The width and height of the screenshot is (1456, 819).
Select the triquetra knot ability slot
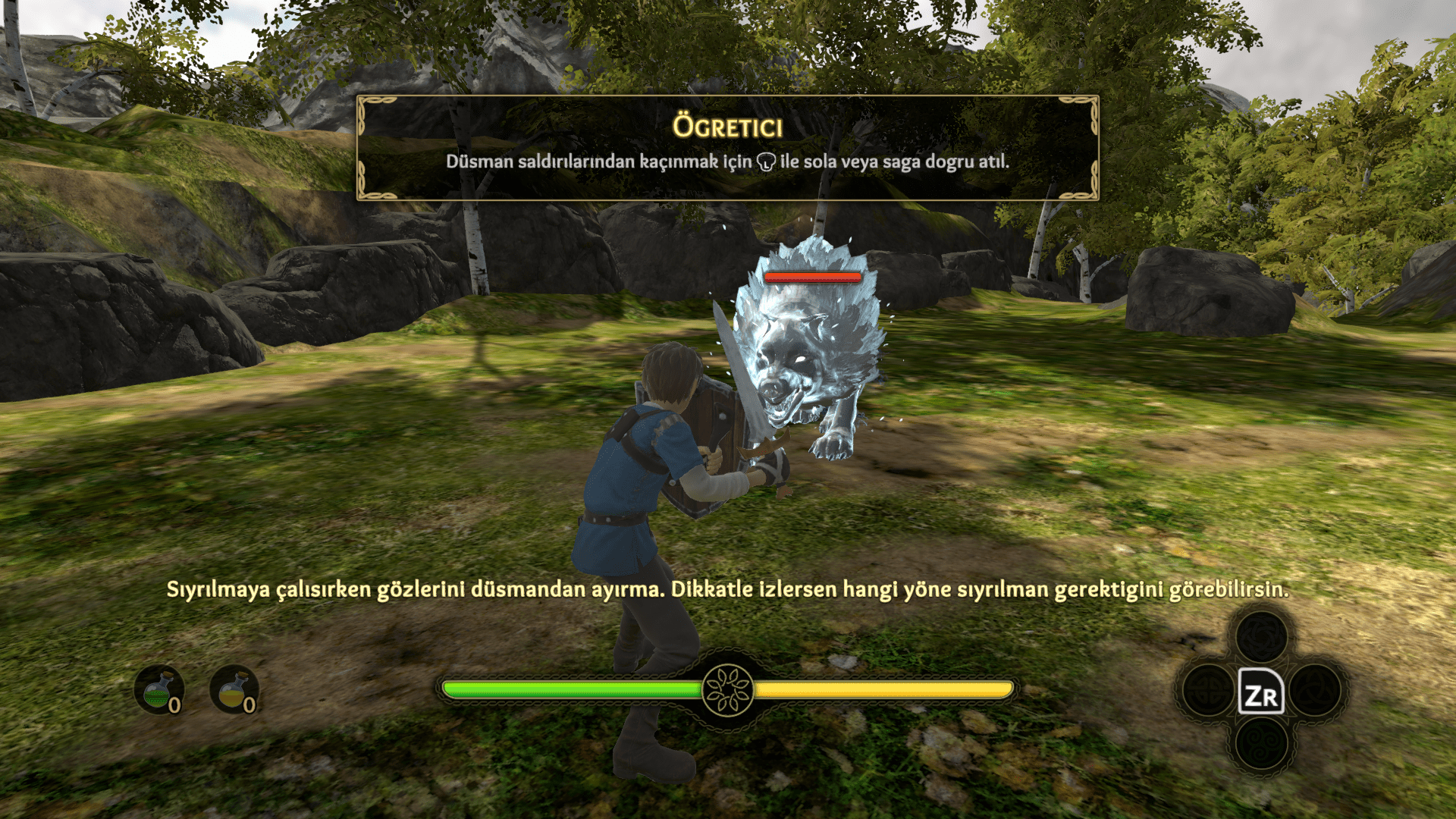click(x=1315, y=690)
